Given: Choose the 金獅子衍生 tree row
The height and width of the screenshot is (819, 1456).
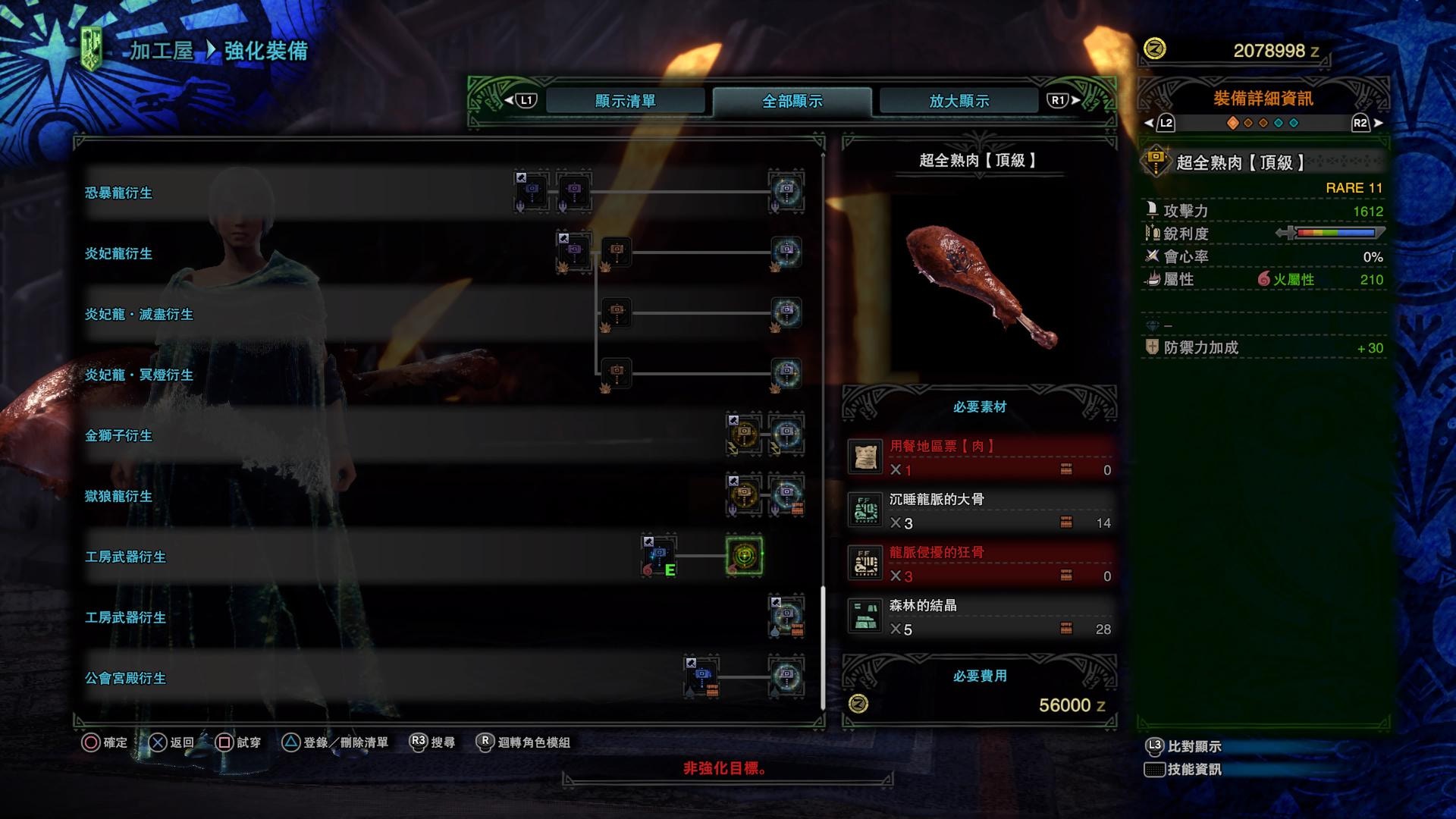Looking at the screenshot, I should pos(119,435).
